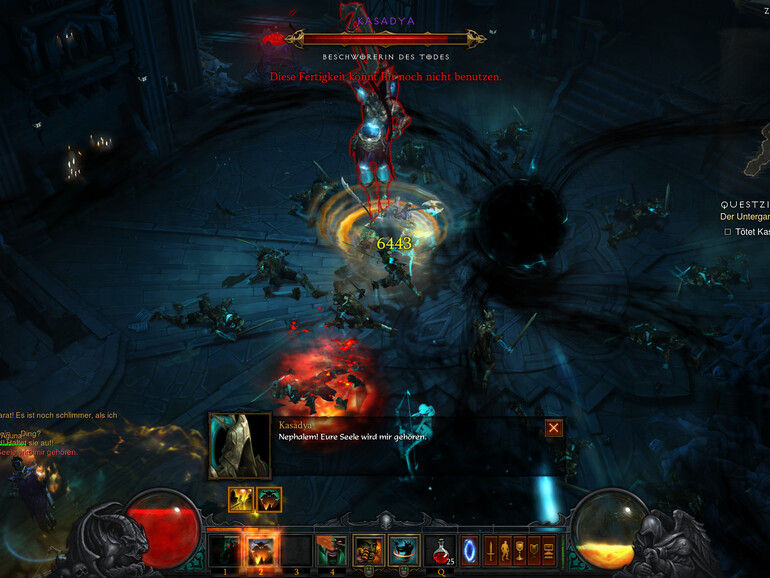Click the golden buff icon above hotbar
This screenshot has height=578, width=770.
[x=240, y=499]
